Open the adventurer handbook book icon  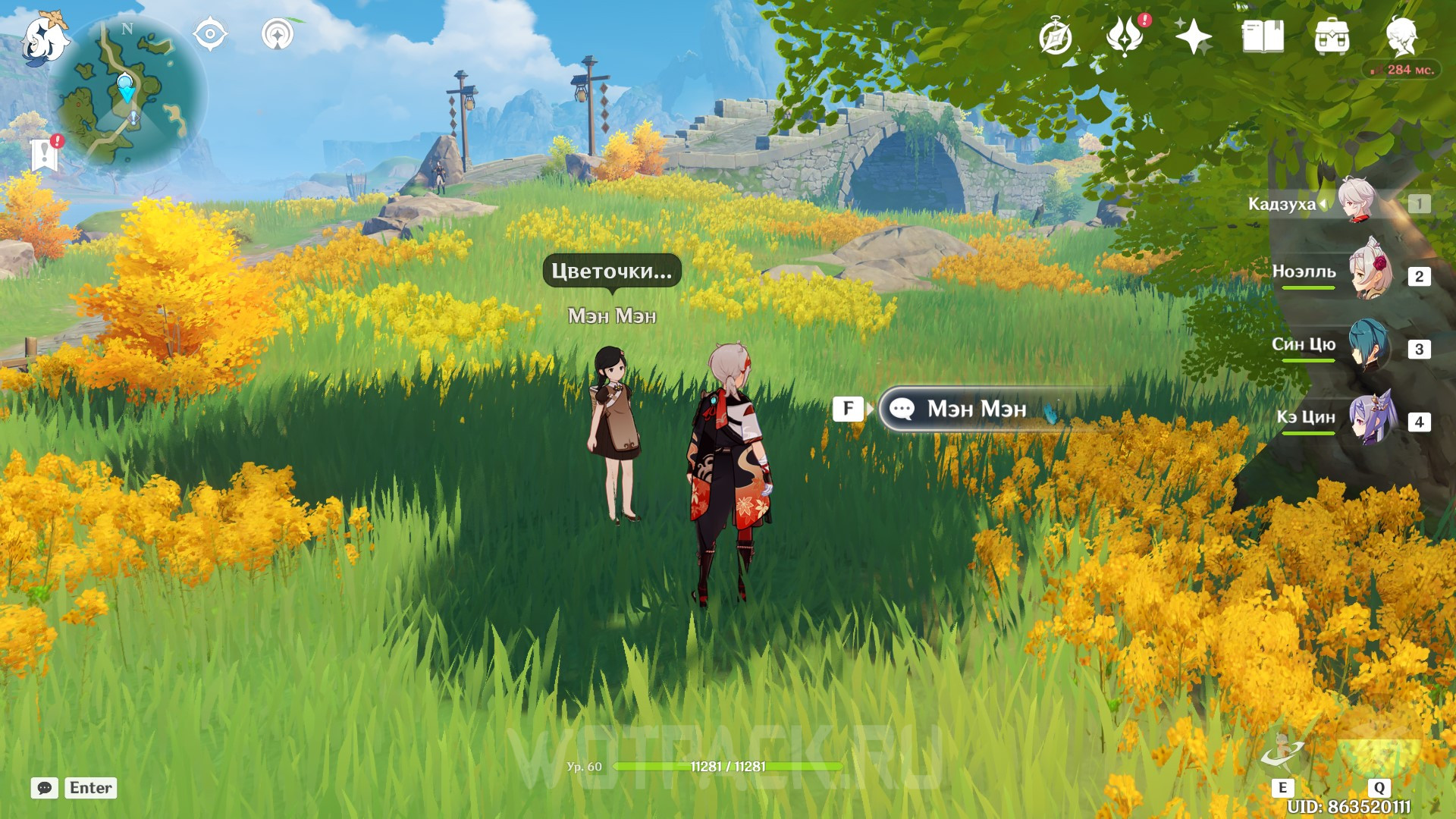[1263, 36]
